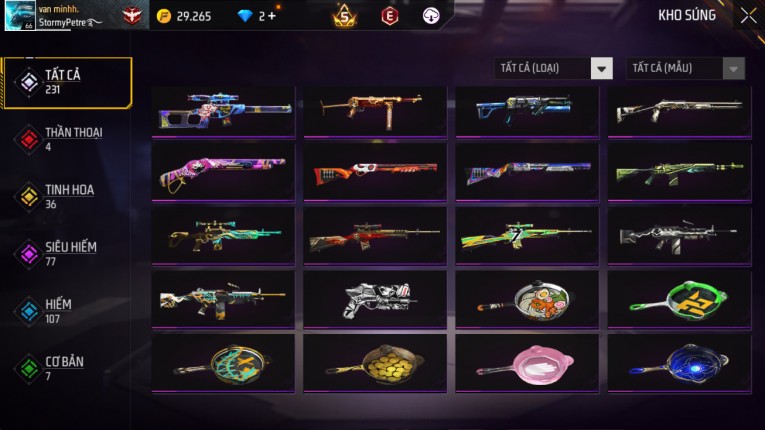This screenshot has height=430, width=765.
Task: Choose the CƠ BẢN category
Action: 66,367
